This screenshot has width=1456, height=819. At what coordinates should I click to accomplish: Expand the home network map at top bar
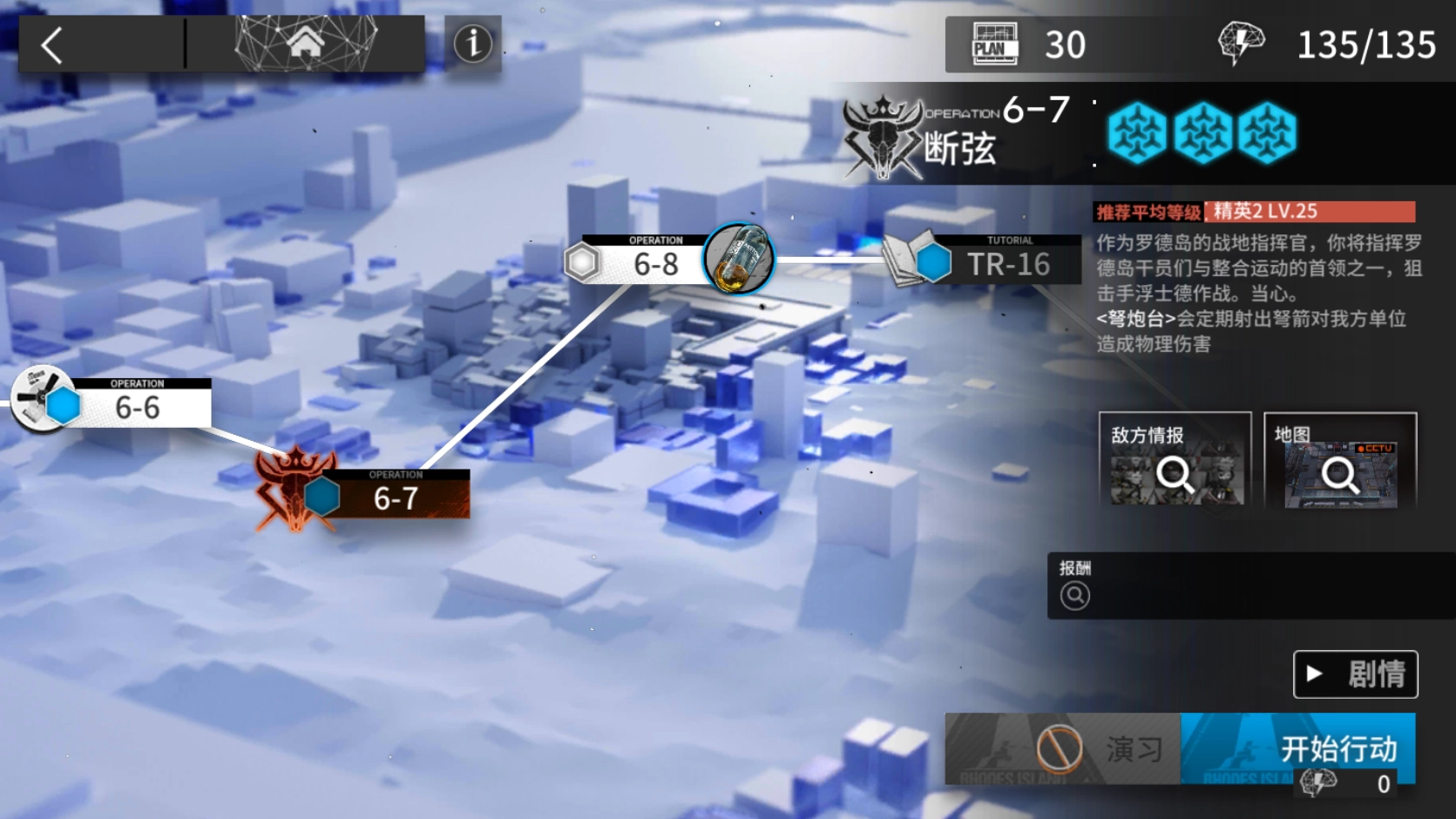[307, 42]
